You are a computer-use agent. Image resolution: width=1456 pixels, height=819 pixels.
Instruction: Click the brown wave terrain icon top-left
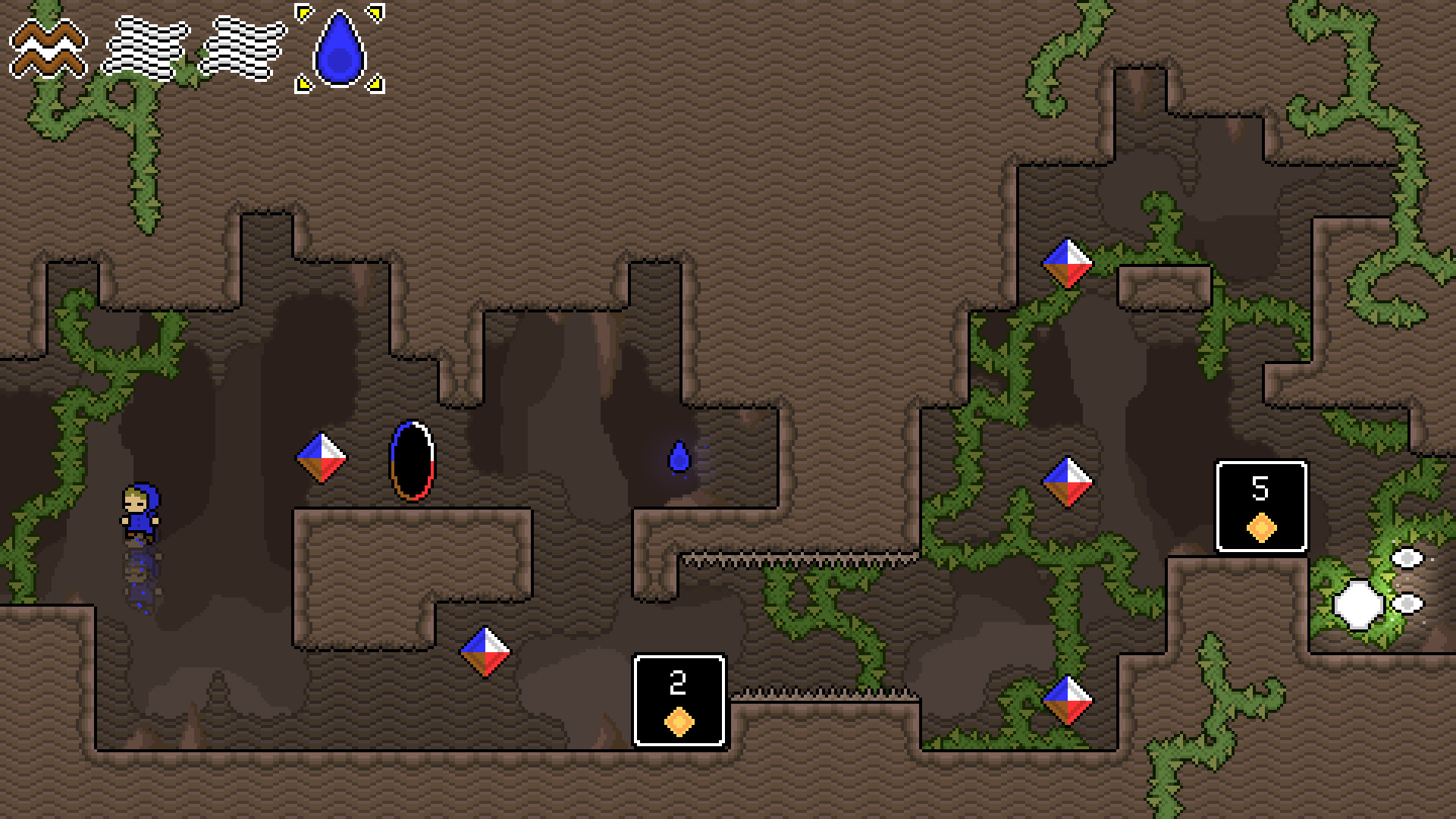tap(47, 48)
